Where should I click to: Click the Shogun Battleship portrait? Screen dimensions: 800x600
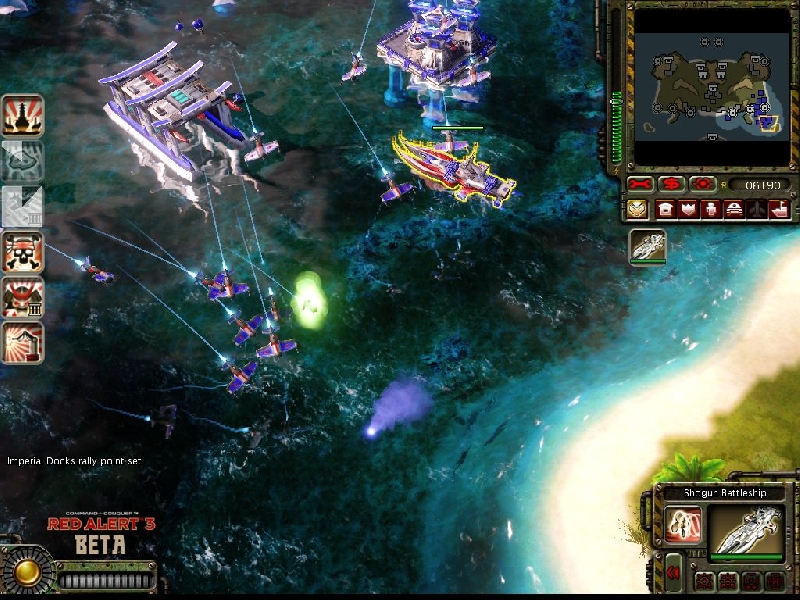pyautogui.click(x=746, y=531)
